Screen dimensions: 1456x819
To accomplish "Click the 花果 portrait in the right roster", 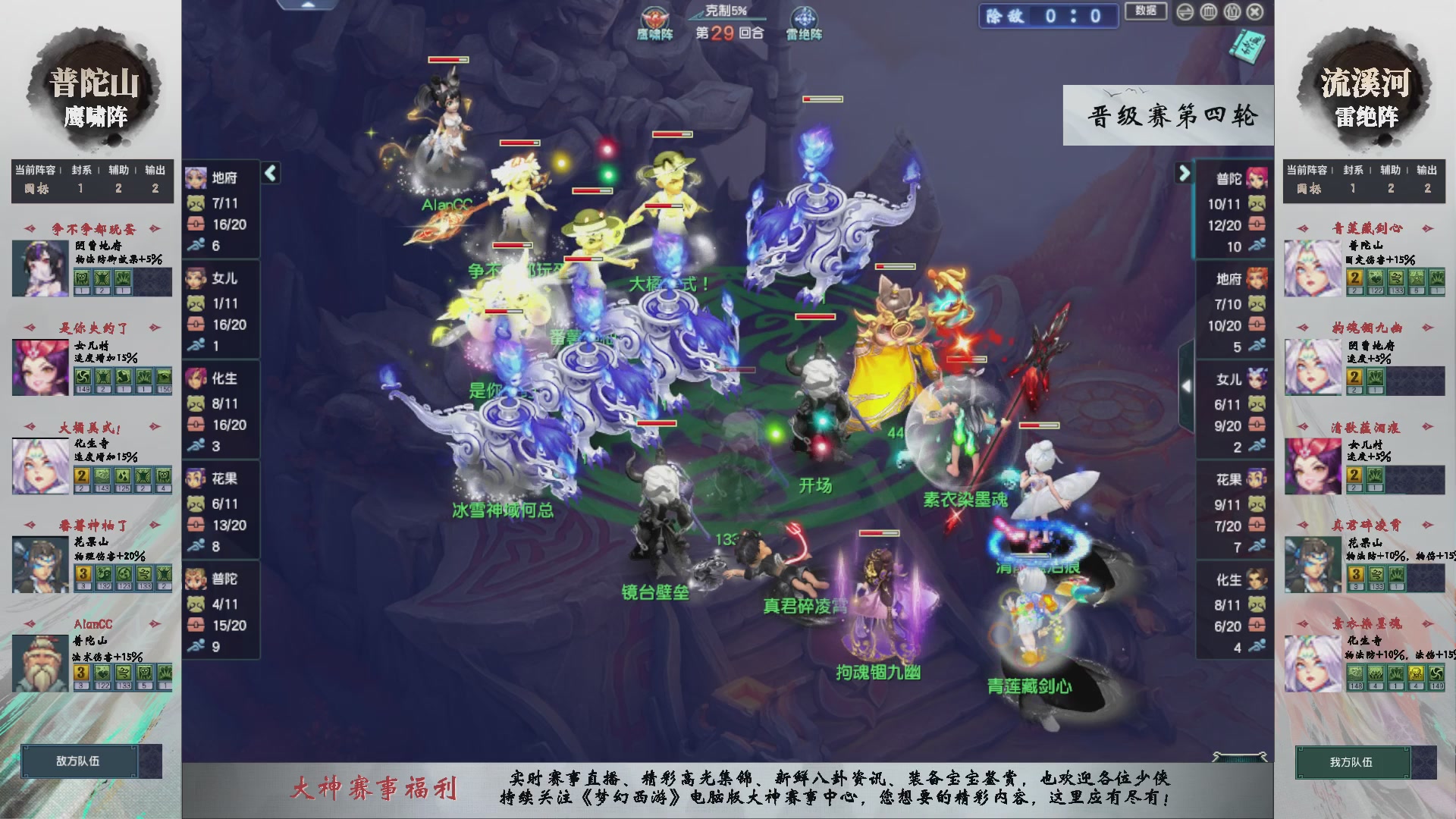I will tap(1257, 479).
